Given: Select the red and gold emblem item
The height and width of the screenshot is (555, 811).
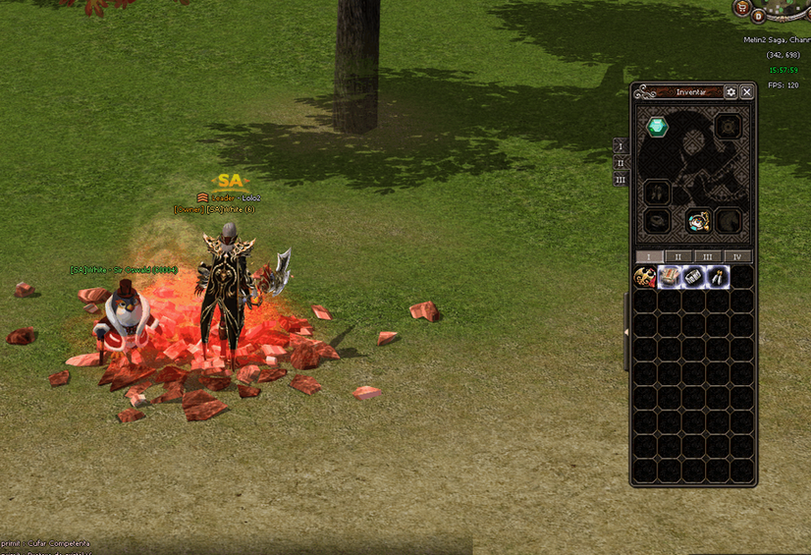Looking at the screenshot, I should pos(646,277).
